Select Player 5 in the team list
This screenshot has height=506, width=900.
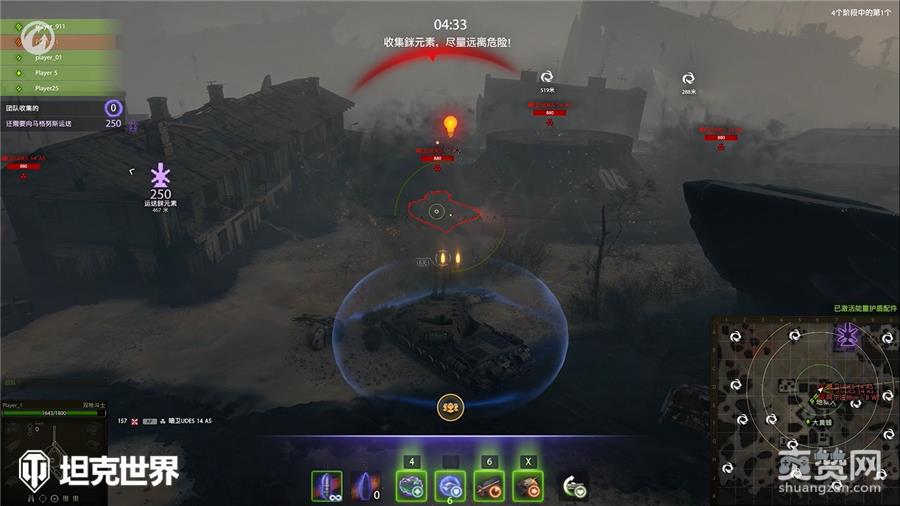[x=60, y=72]
